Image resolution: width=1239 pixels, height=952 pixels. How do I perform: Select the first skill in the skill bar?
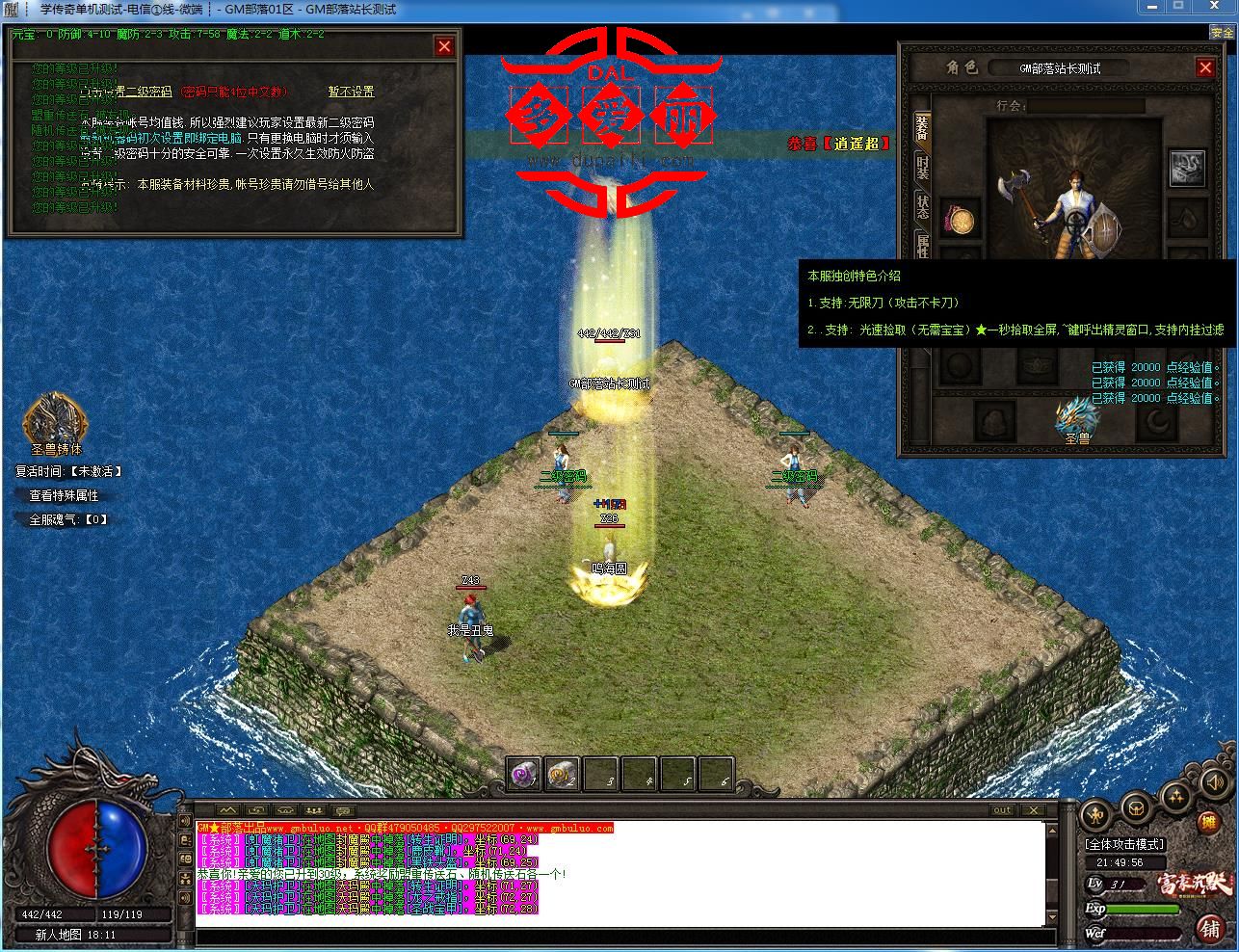(521, 774)
